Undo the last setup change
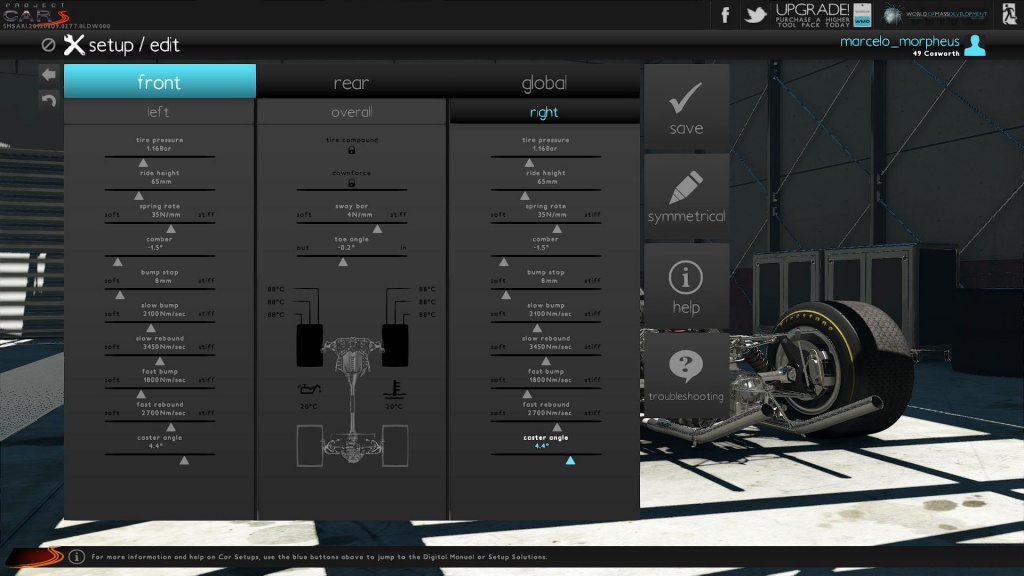The width and height of the screenshot is (1024, 576). coord(48,98)
